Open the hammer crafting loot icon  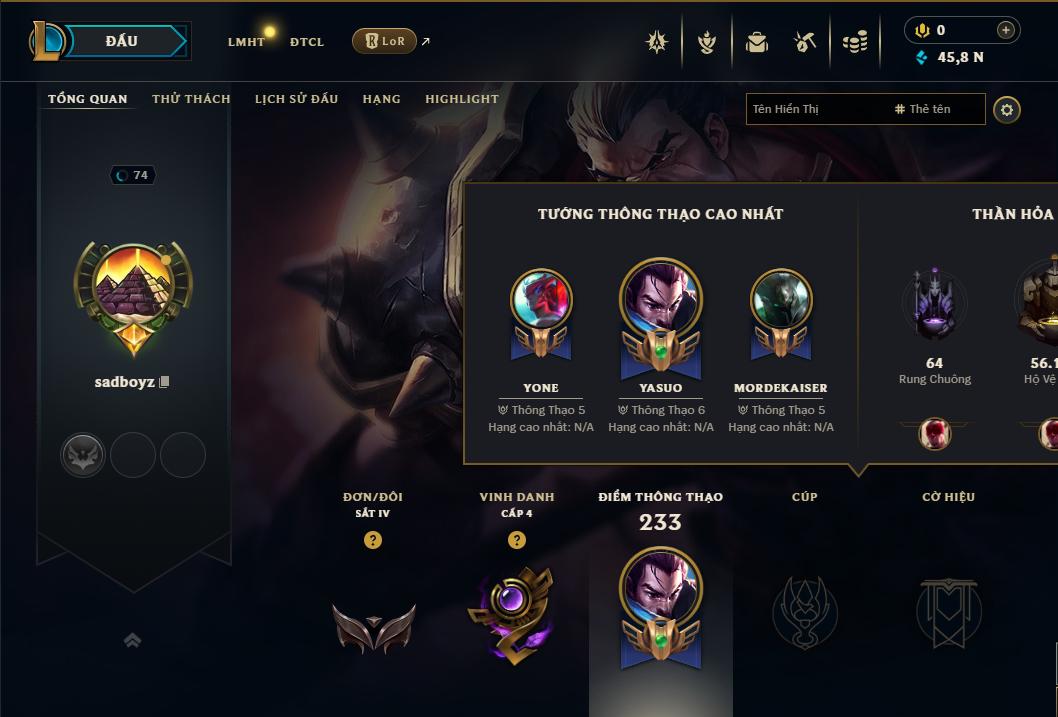click(x=805, y=42)
